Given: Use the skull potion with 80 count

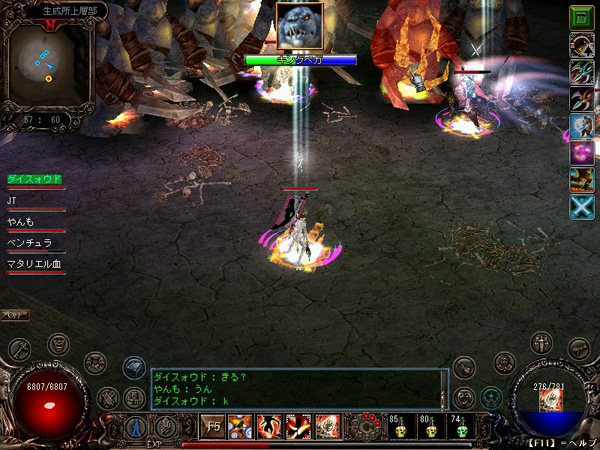Looking at the screenshot, I should [431, 428].
